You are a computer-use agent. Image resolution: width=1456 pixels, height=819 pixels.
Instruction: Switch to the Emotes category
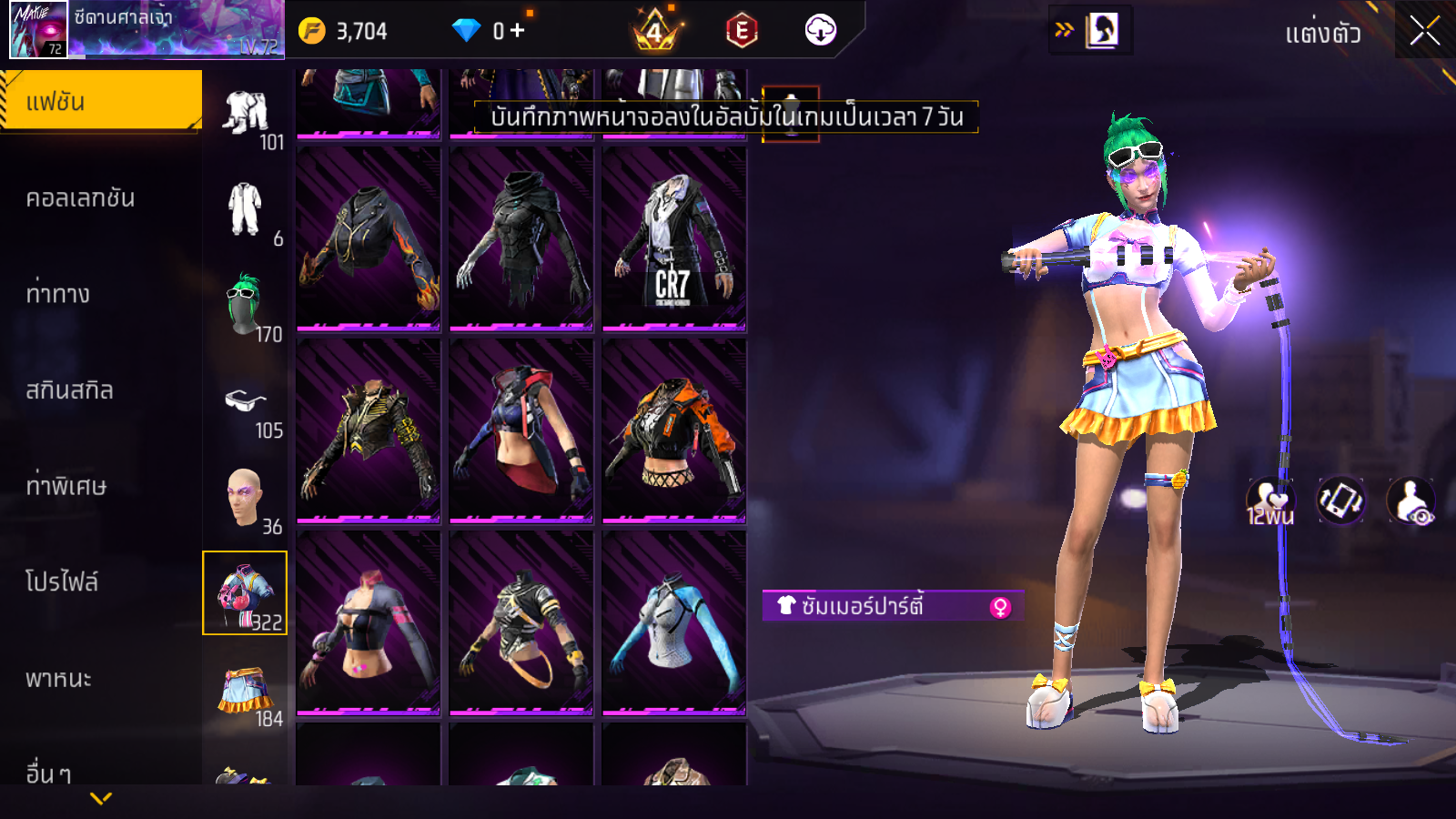[x=58, y=294]
